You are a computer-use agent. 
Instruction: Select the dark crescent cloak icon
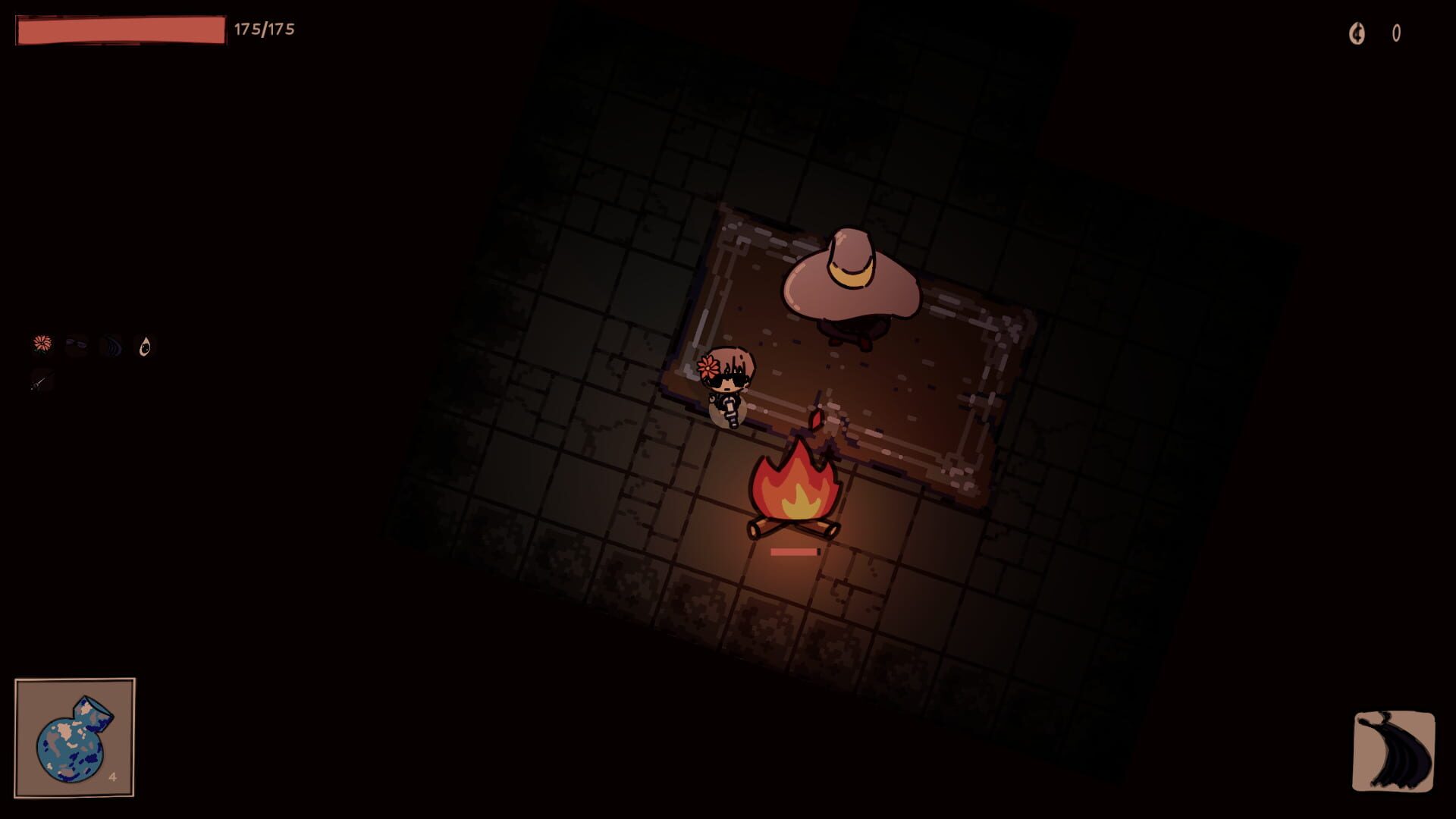click(111, 345)
